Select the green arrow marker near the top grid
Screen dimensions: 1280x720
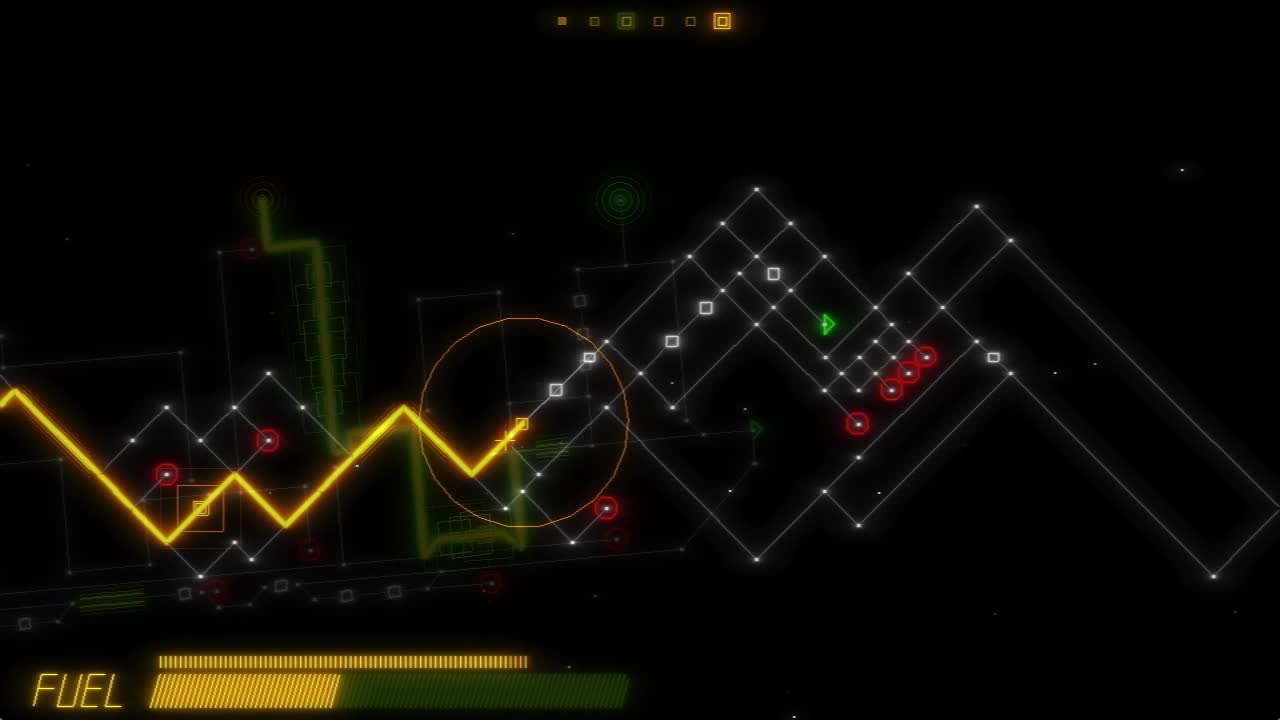827,324
